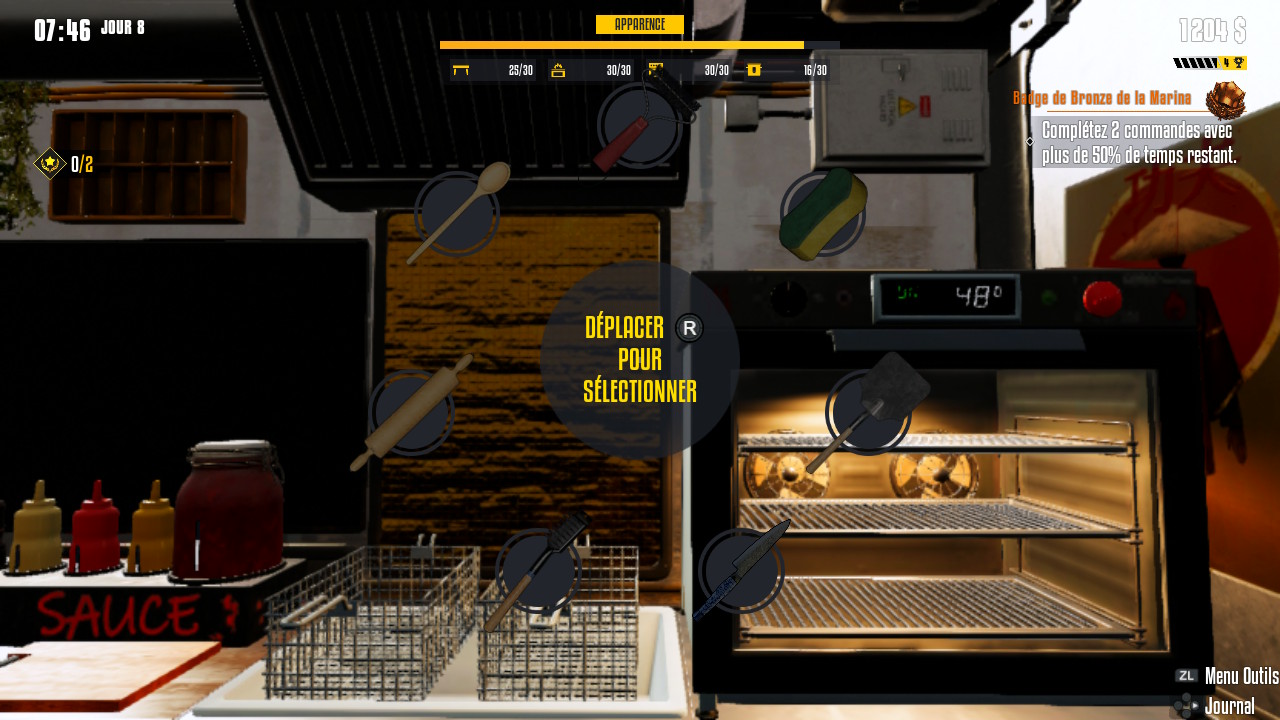Select the wooden spoon from the tool wheel

457,213
